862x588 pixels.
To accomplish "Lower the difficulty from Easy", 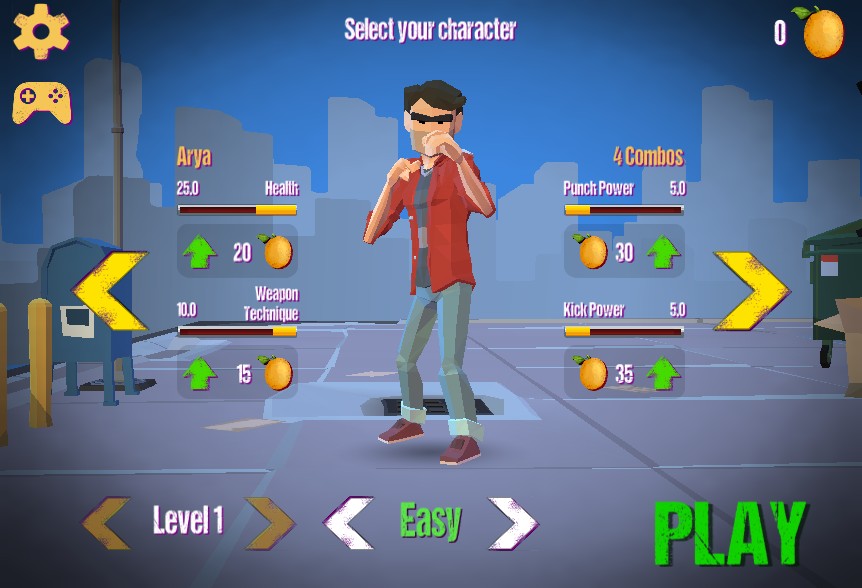I will pyautogui.click(x=349, y=522).
